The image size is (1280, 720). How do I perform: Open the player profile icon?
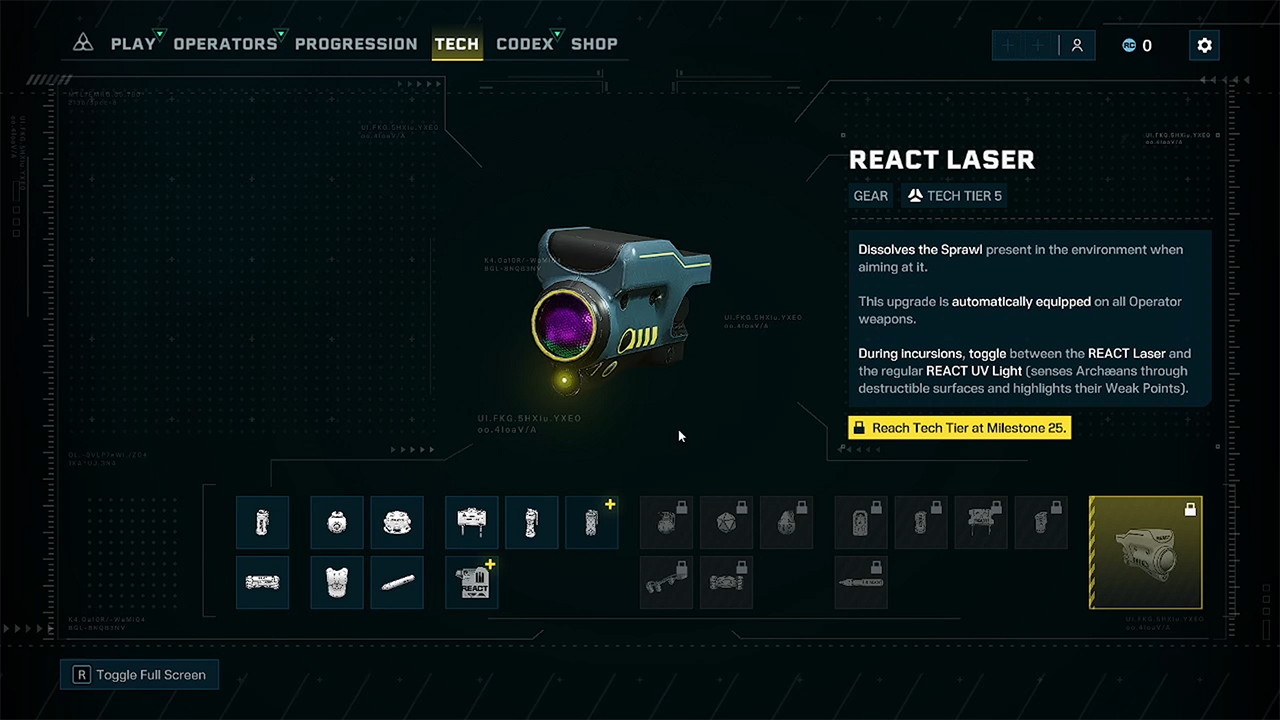point(1077,45)
